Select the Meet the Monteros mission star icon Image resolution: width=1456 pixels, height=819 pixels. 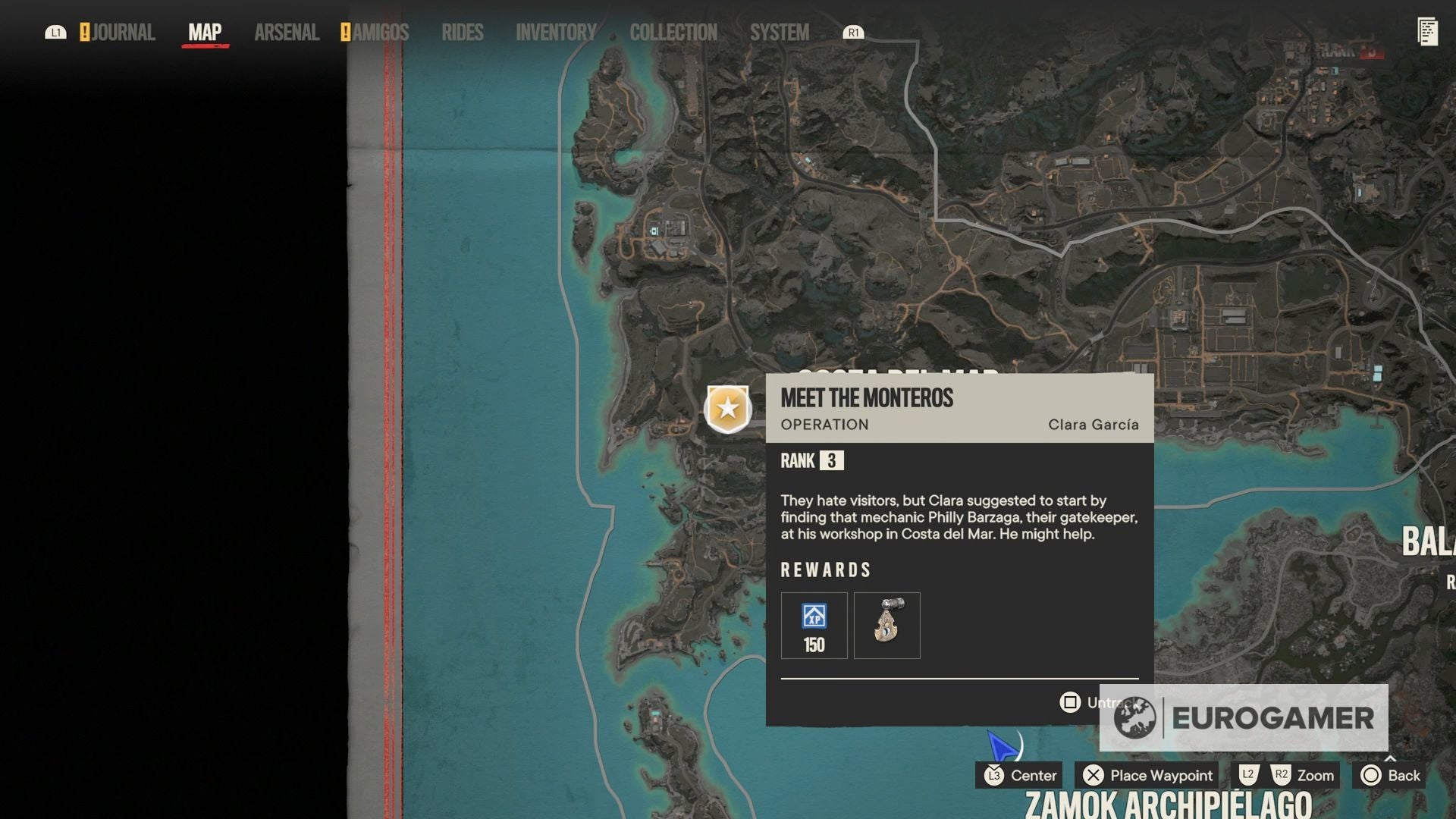pyautogui.click(x=728, y=408)
